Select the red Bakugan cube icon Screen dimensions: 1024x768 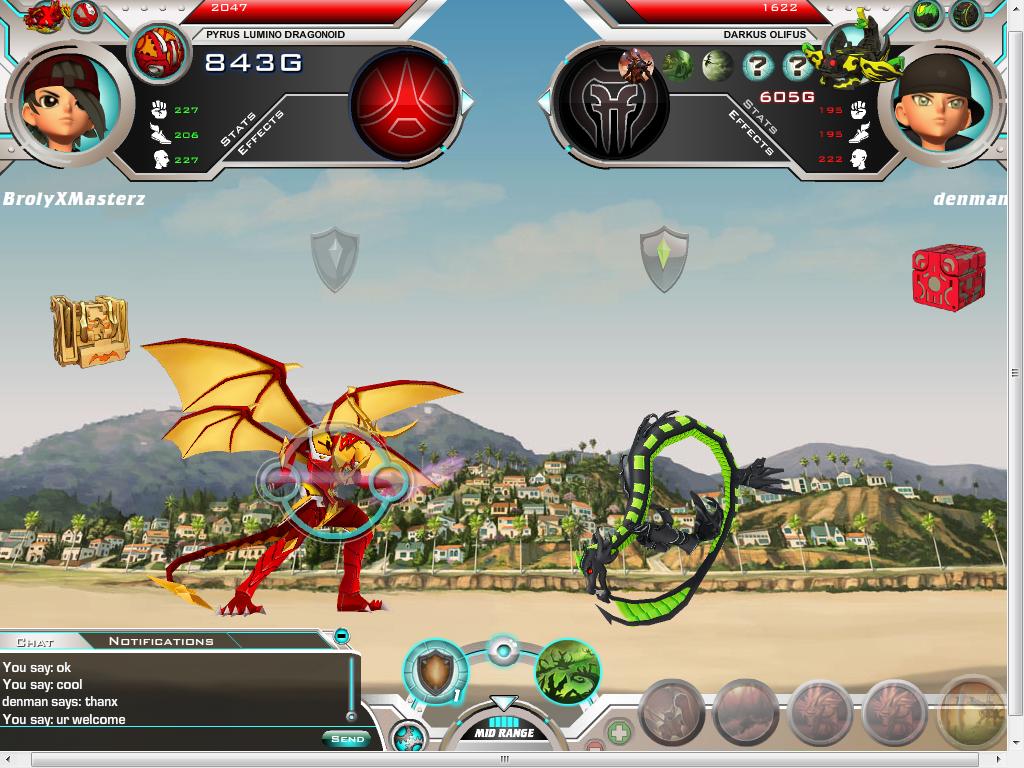pyautogui.click(x=948, y=276)
